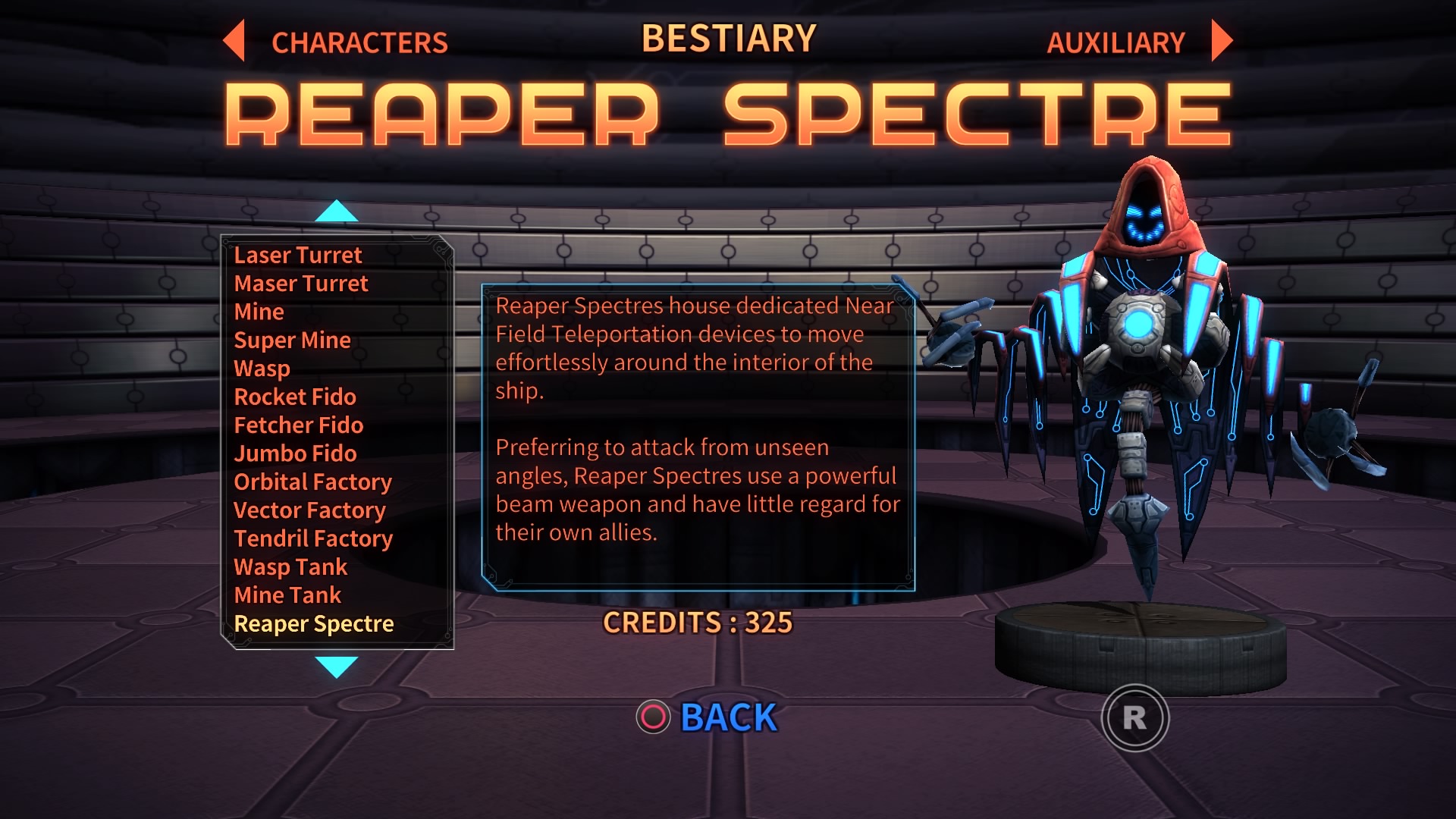
Task: Click the CREDITS : 325 display
Action: pyautogui.click(x=697, y=623)
